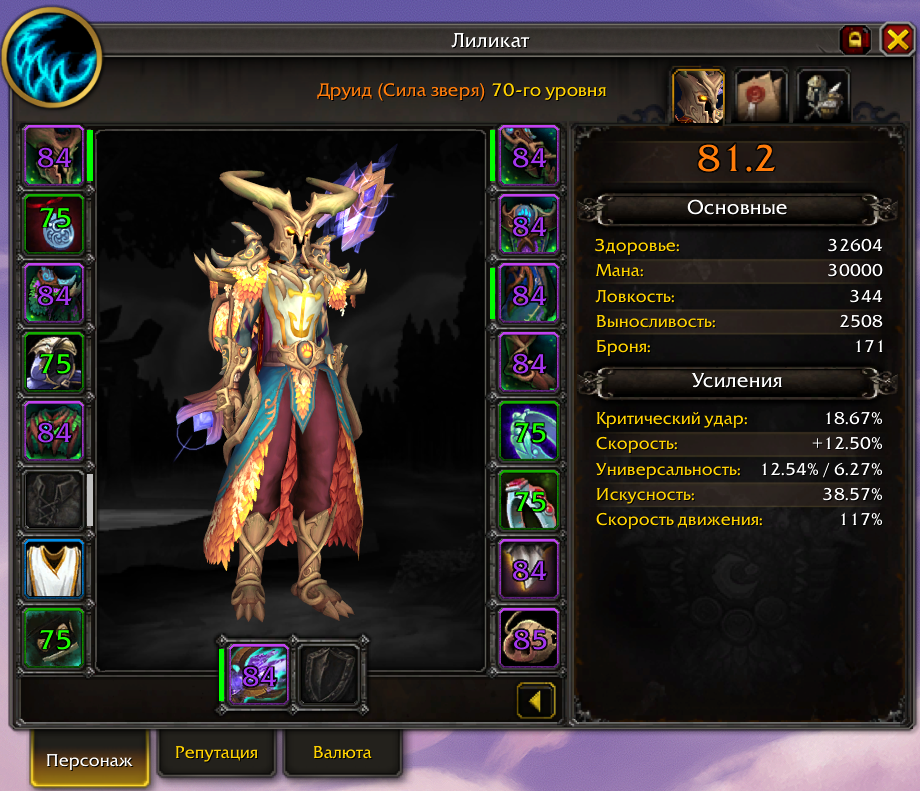Click the cloak slot showing a hooded cape

pos(53,363)
